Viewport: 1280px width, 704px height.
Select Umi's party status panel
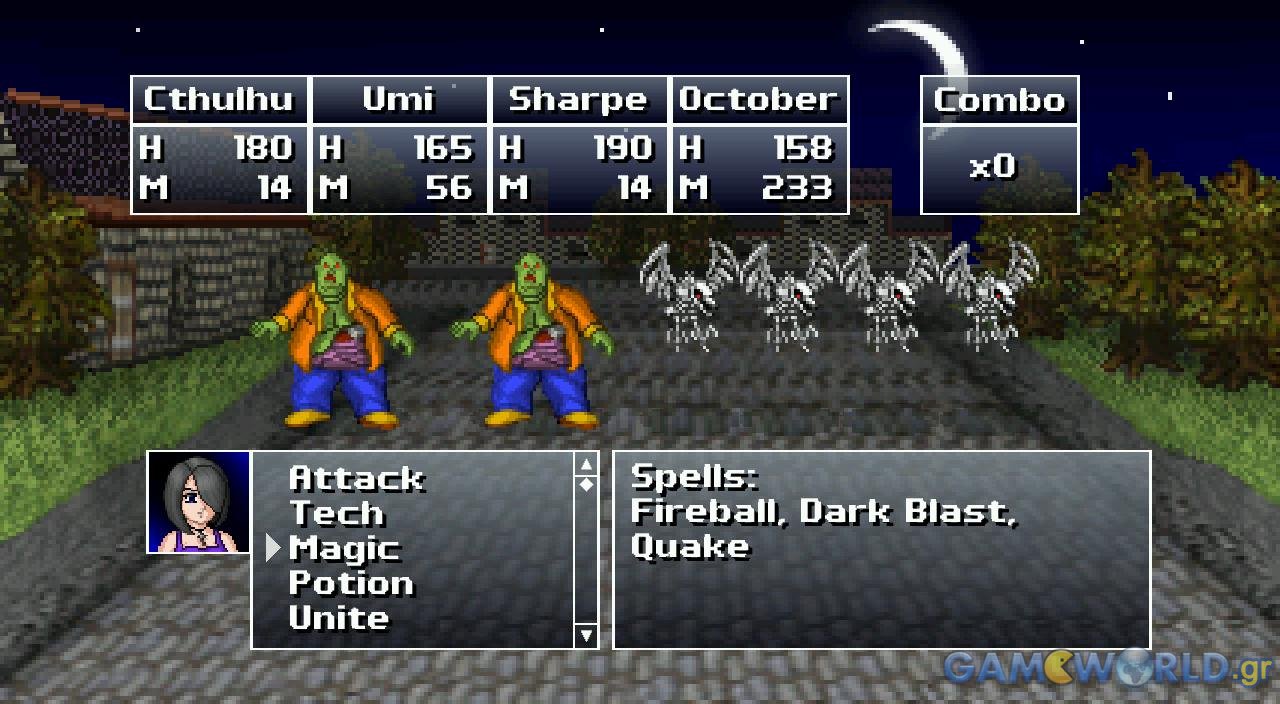(x=399, y=145)
